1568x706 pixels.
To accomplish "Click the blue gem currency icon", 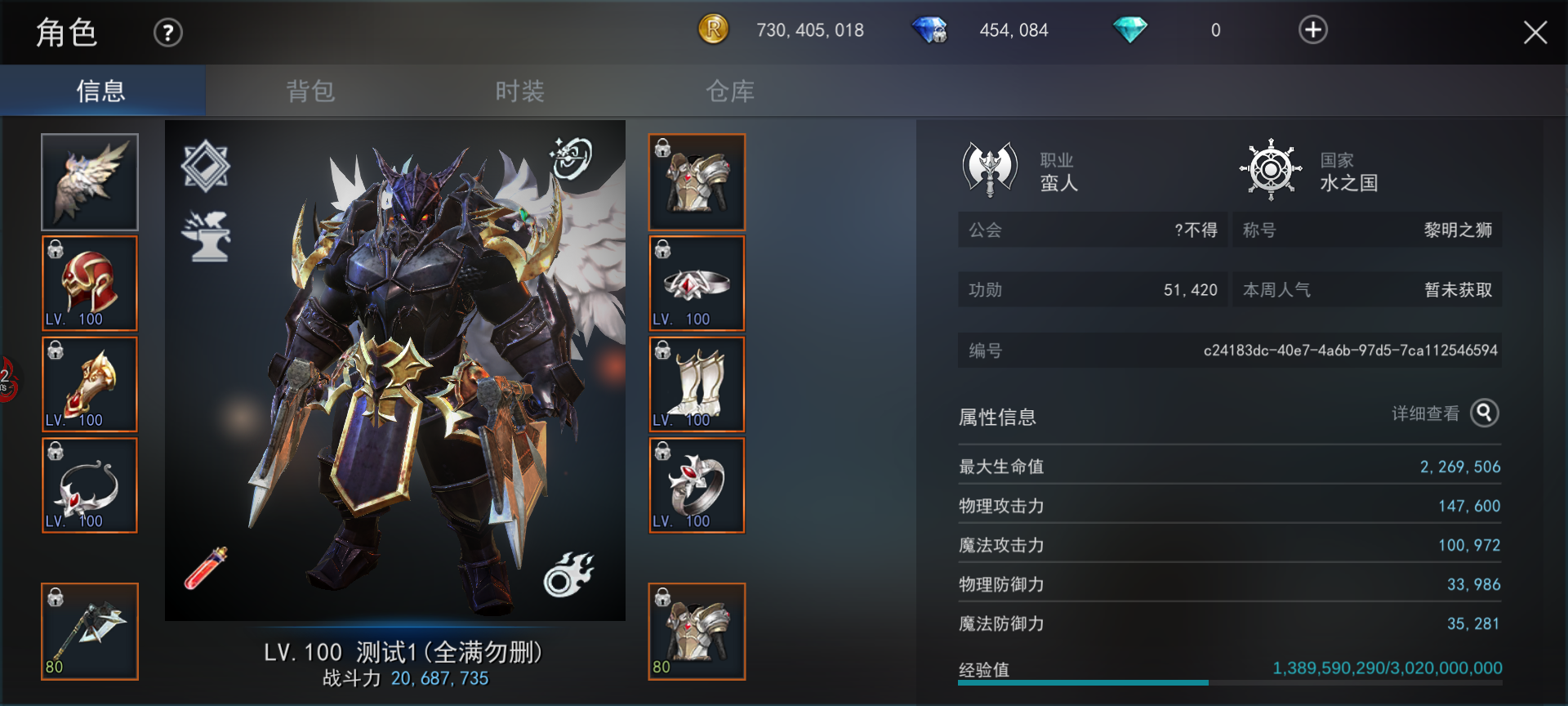I will [930, 30].
